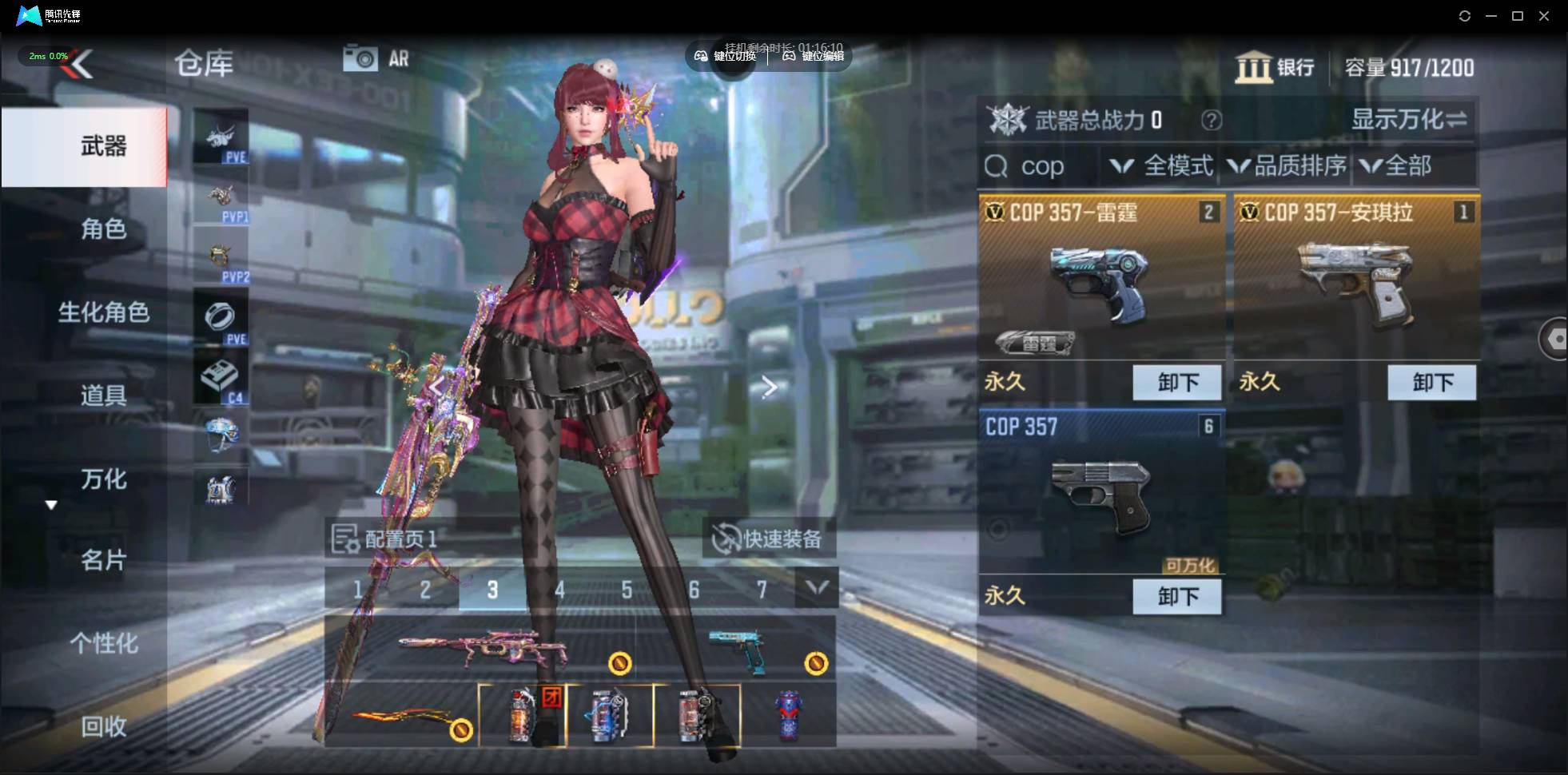
Task: Go to the 万化 section
Action: 103,479
